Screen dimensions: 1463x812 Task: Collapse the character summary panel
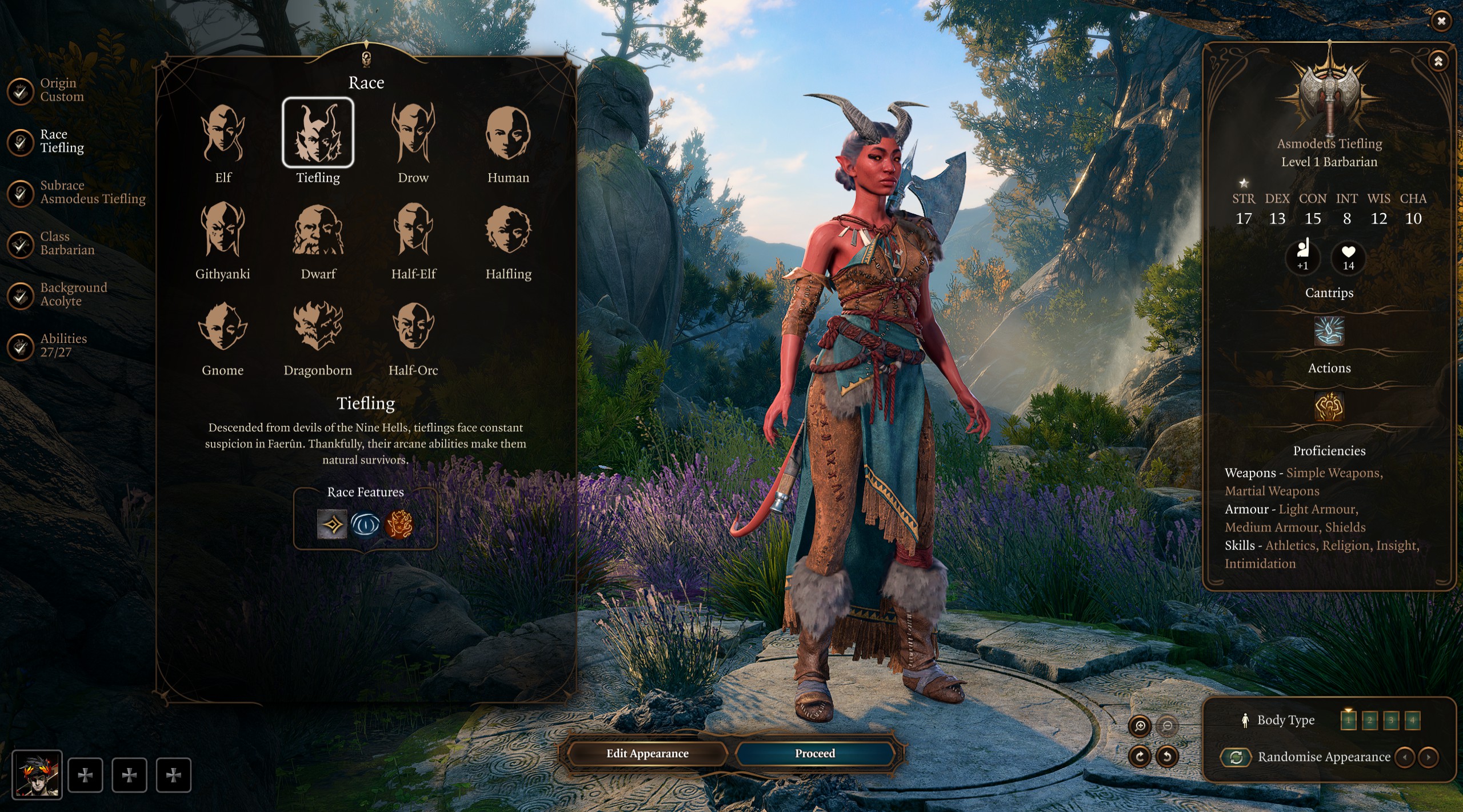1438,61
